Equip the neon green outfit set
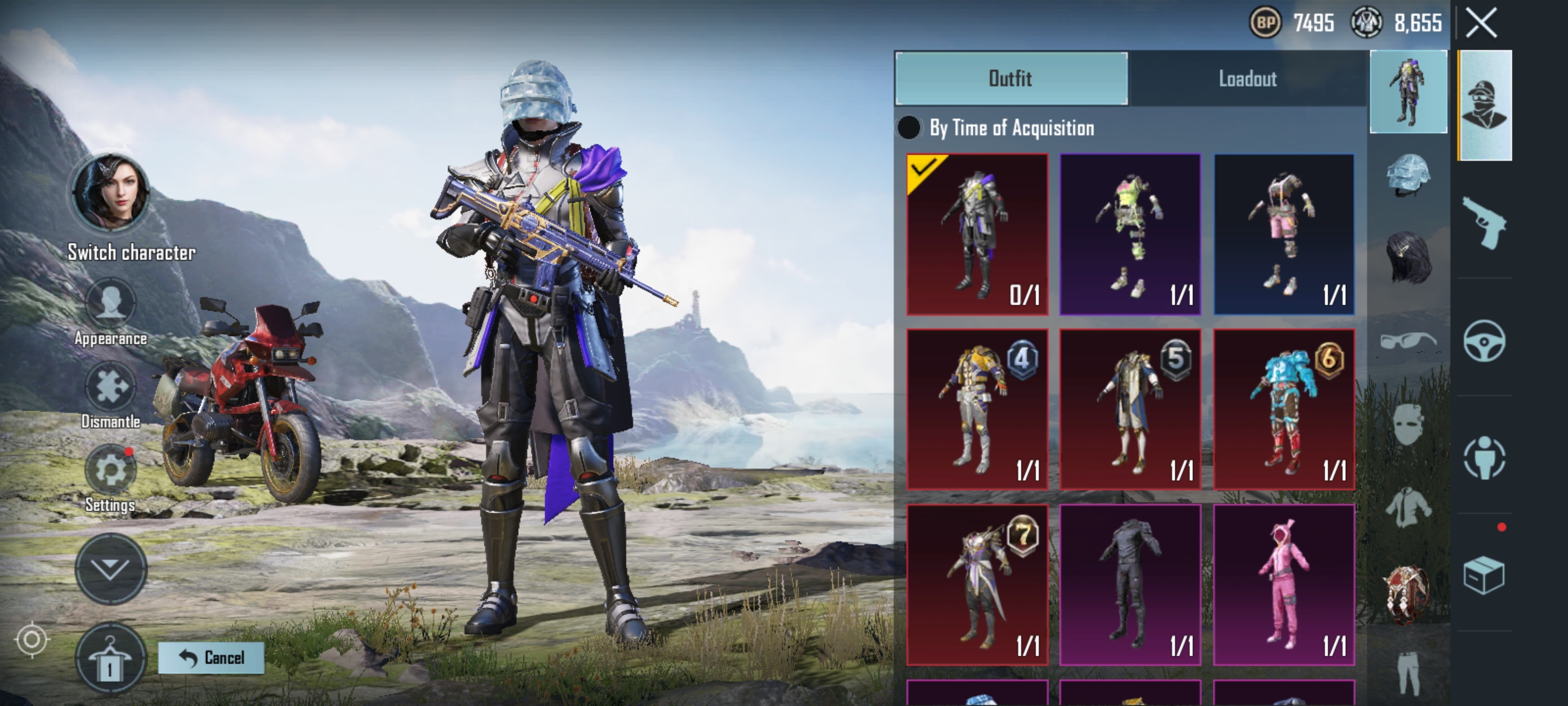This screenshot has height=706, width=1568. 1130,235
